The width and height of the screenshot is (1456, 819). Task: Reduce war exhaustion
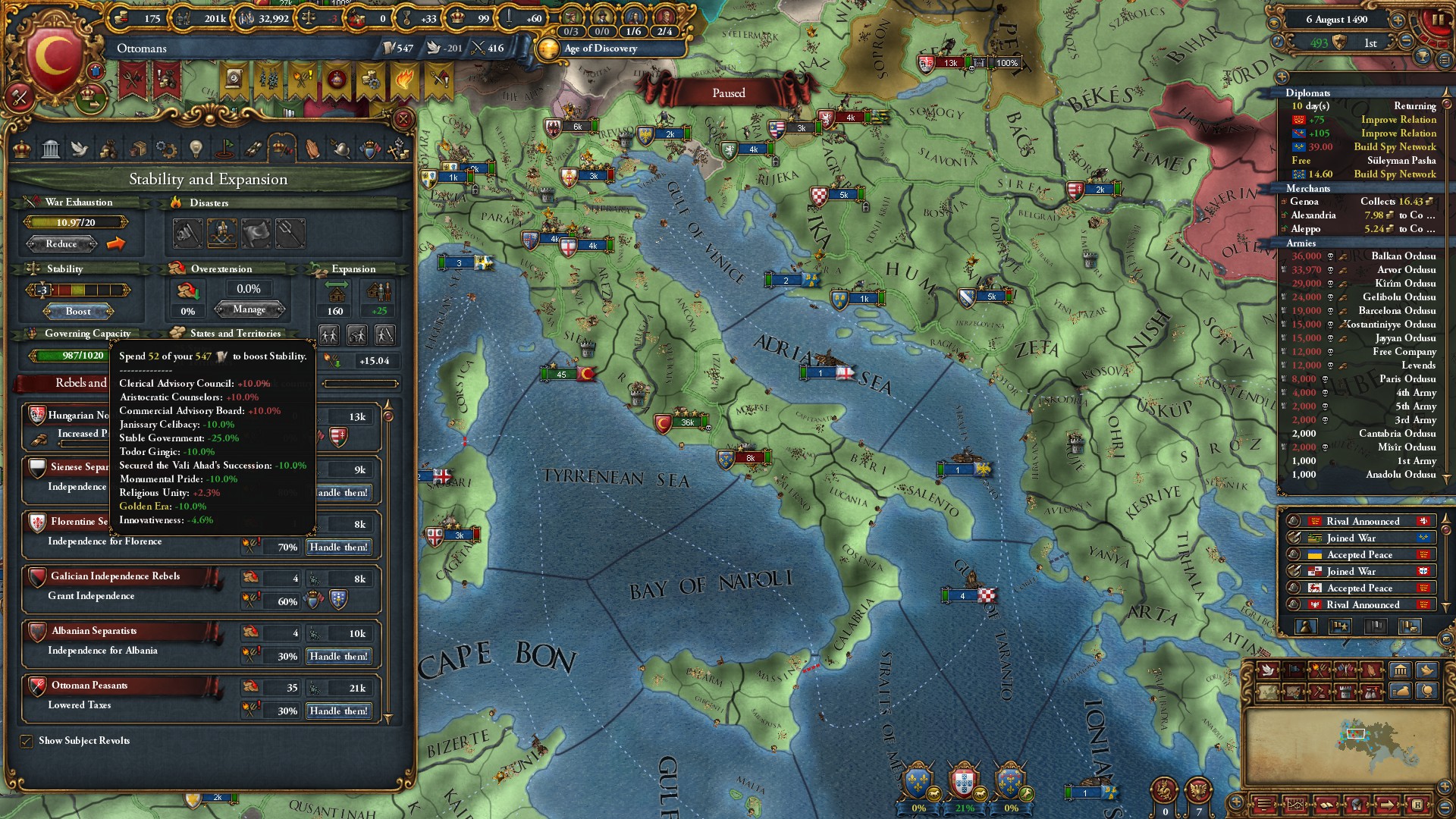pos(61,243)
